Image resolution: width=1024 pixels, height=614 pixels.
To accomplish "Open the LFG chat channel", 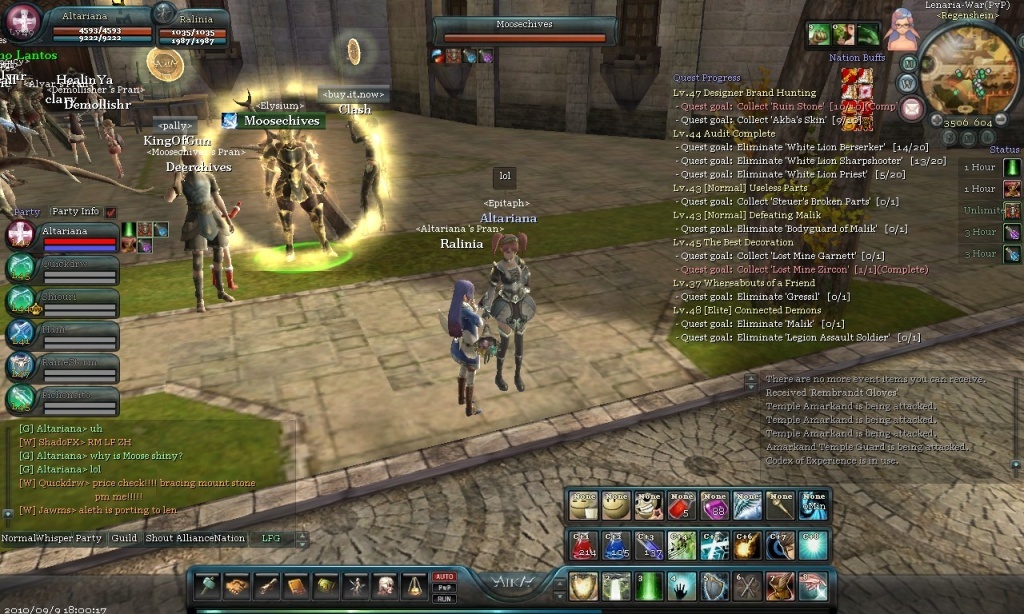I will (x=271, y=538).
